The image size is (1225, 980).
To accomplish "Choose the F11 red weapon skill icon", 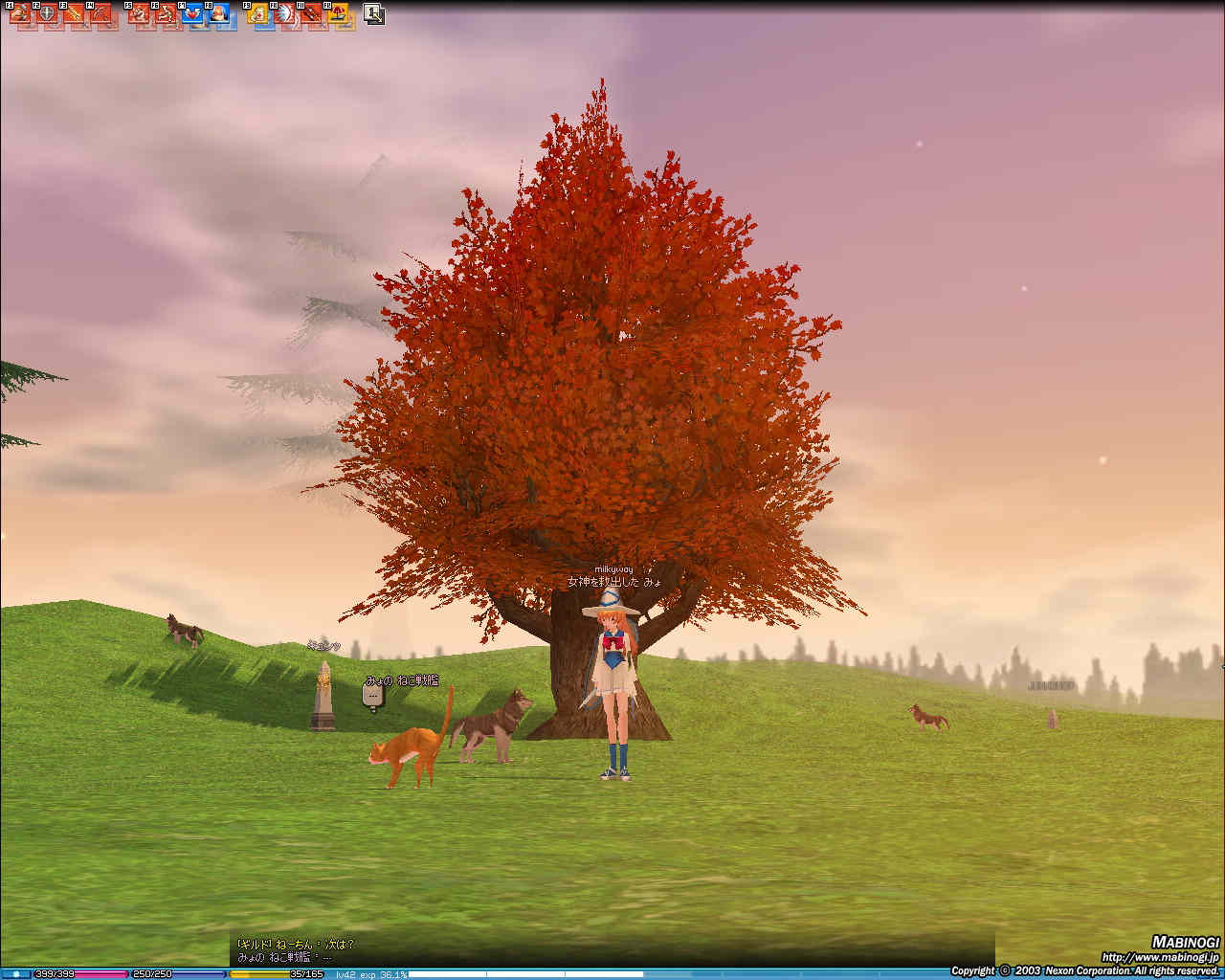I will tap(311, 14).
